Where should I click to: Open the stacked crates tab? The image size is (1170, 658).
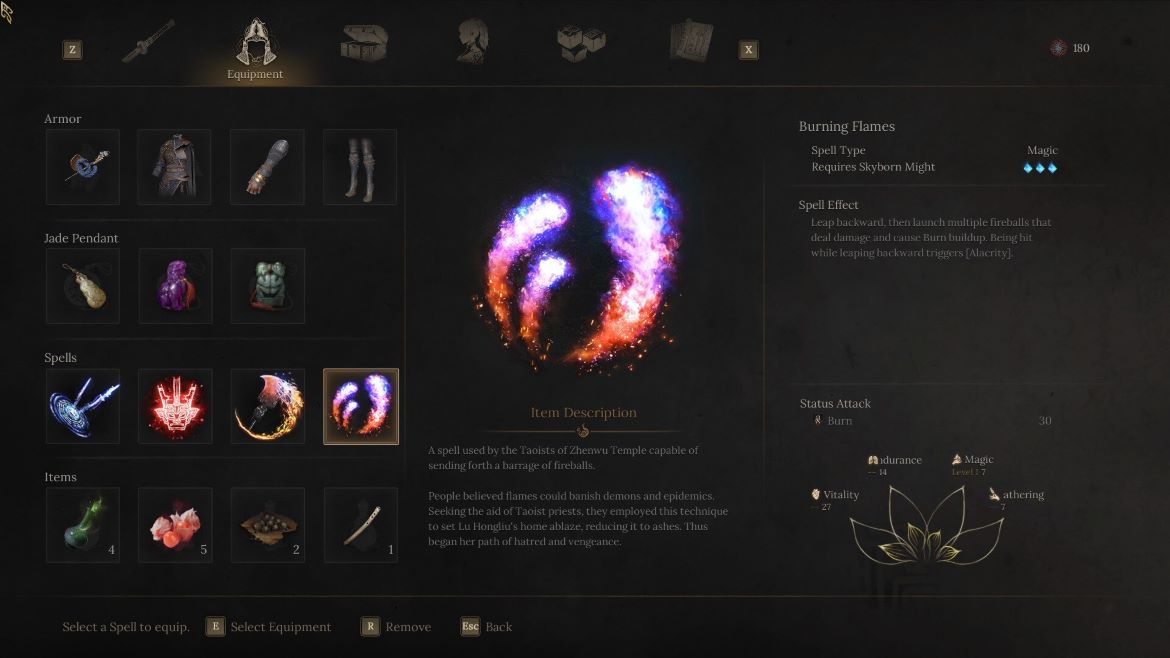580,43
